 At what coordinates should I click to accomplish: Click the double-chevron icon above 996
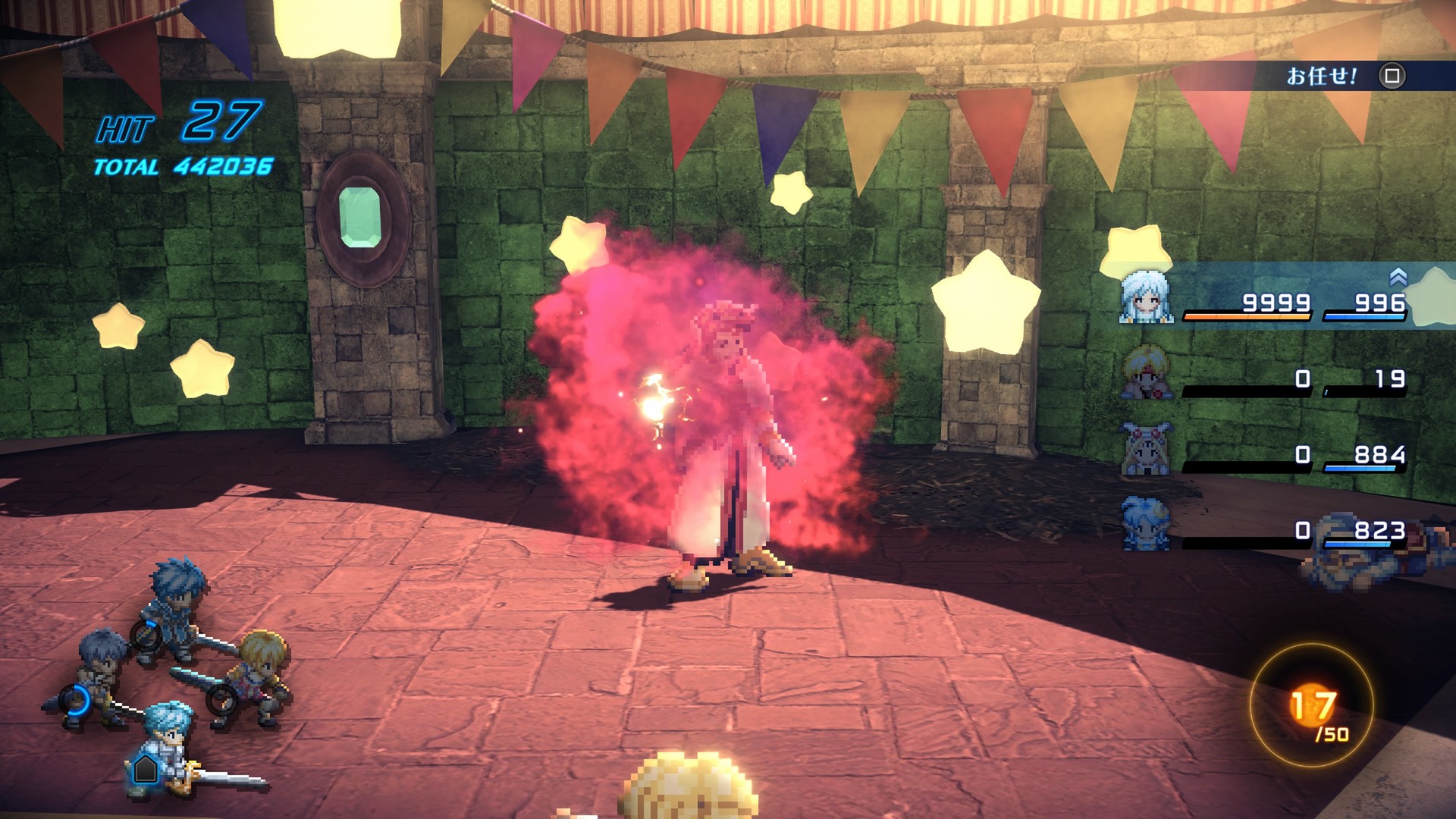click(x=1398, y=278)
